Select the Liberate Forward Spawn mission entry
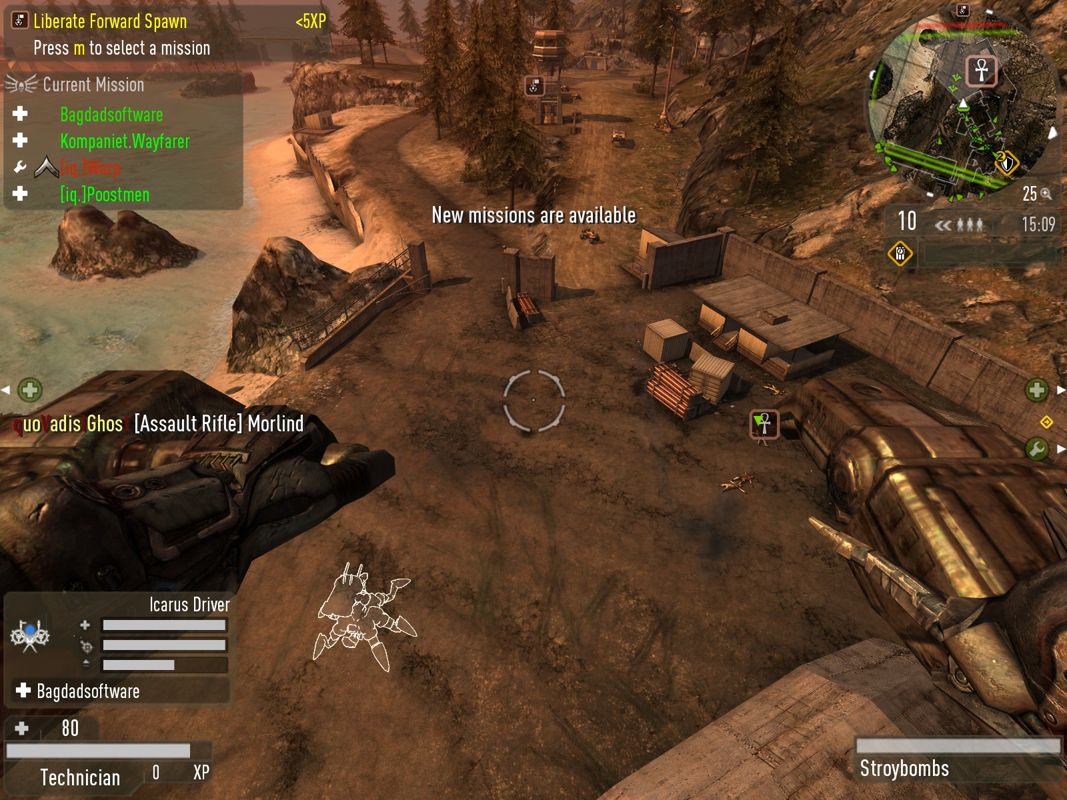The height and width of the screenshot is (800, 1067). (110, 21)
